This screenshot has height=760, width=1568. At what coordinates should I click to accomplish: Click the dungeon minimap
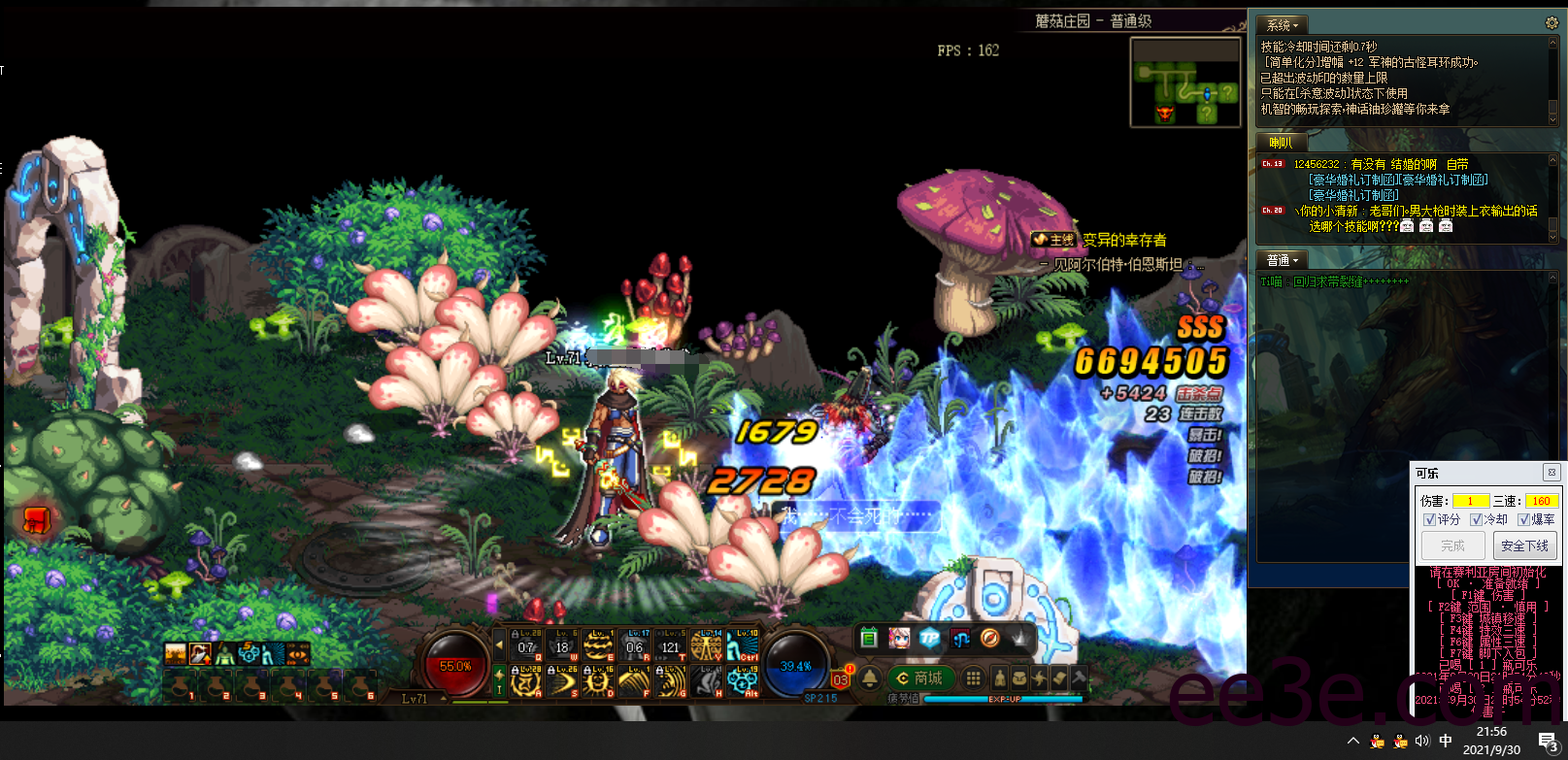coord(1184,83)
